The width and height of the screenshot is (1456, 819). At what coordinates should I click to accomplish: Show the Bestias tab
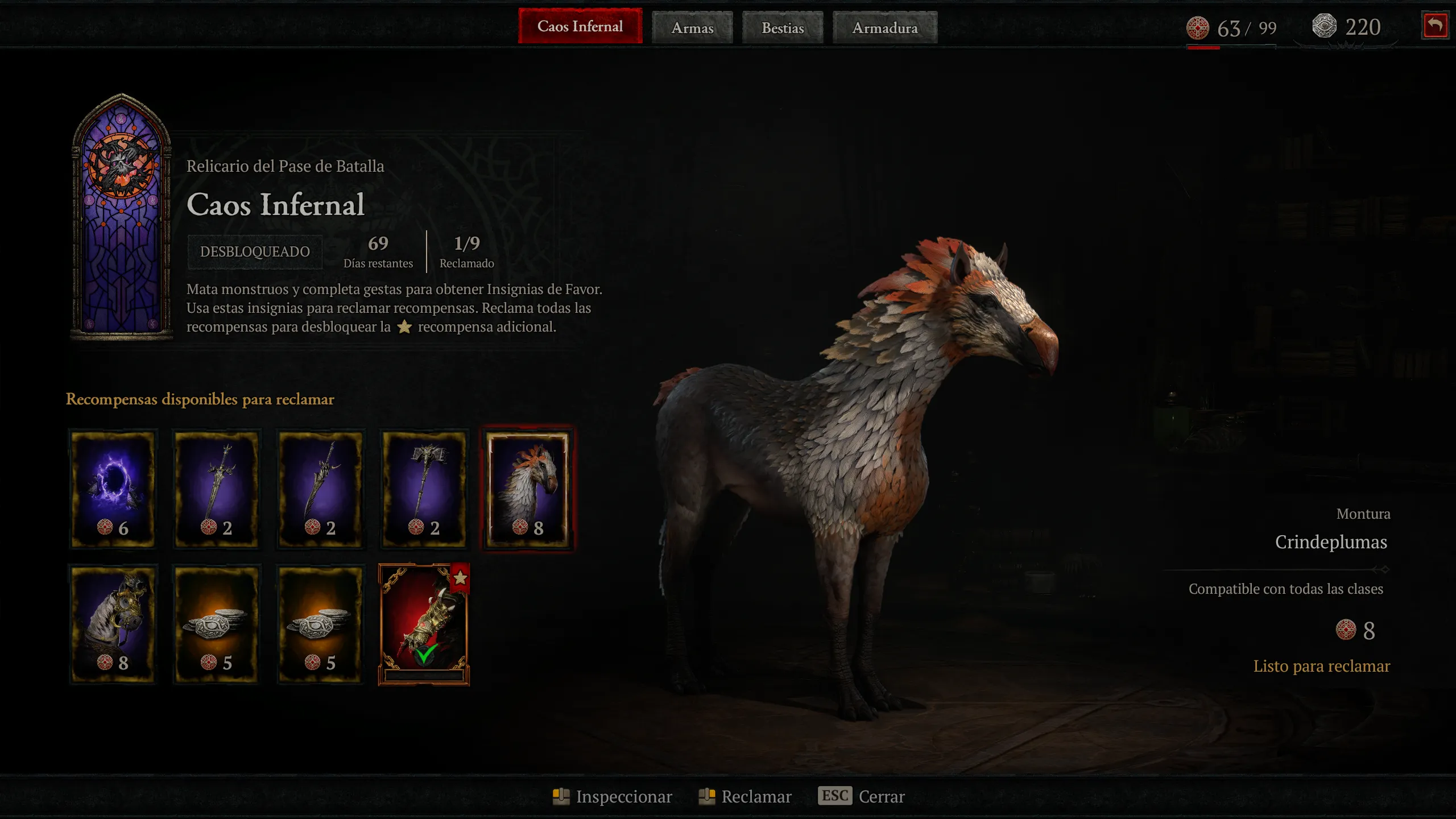783,28
